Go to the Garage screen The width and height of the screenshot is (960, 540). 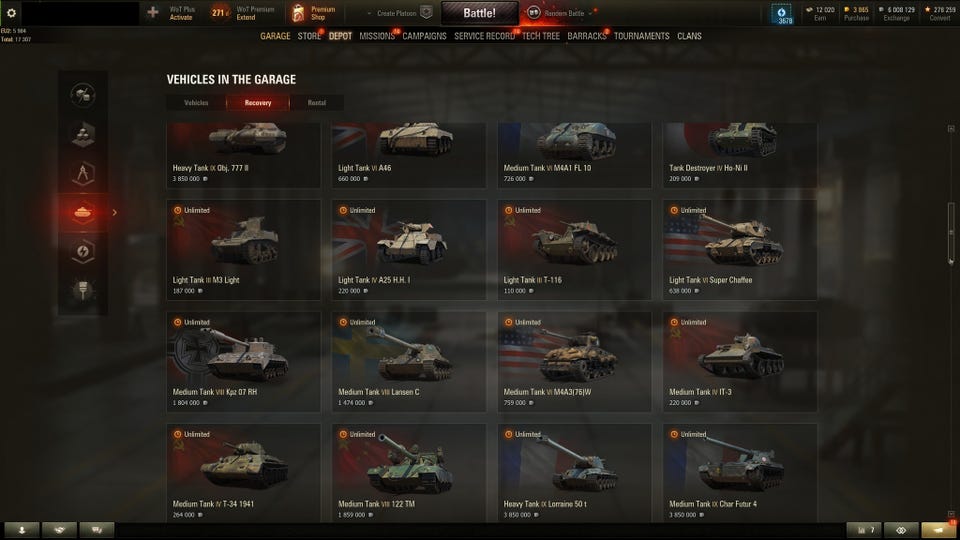pyautogui.click(x=275, y=36)
